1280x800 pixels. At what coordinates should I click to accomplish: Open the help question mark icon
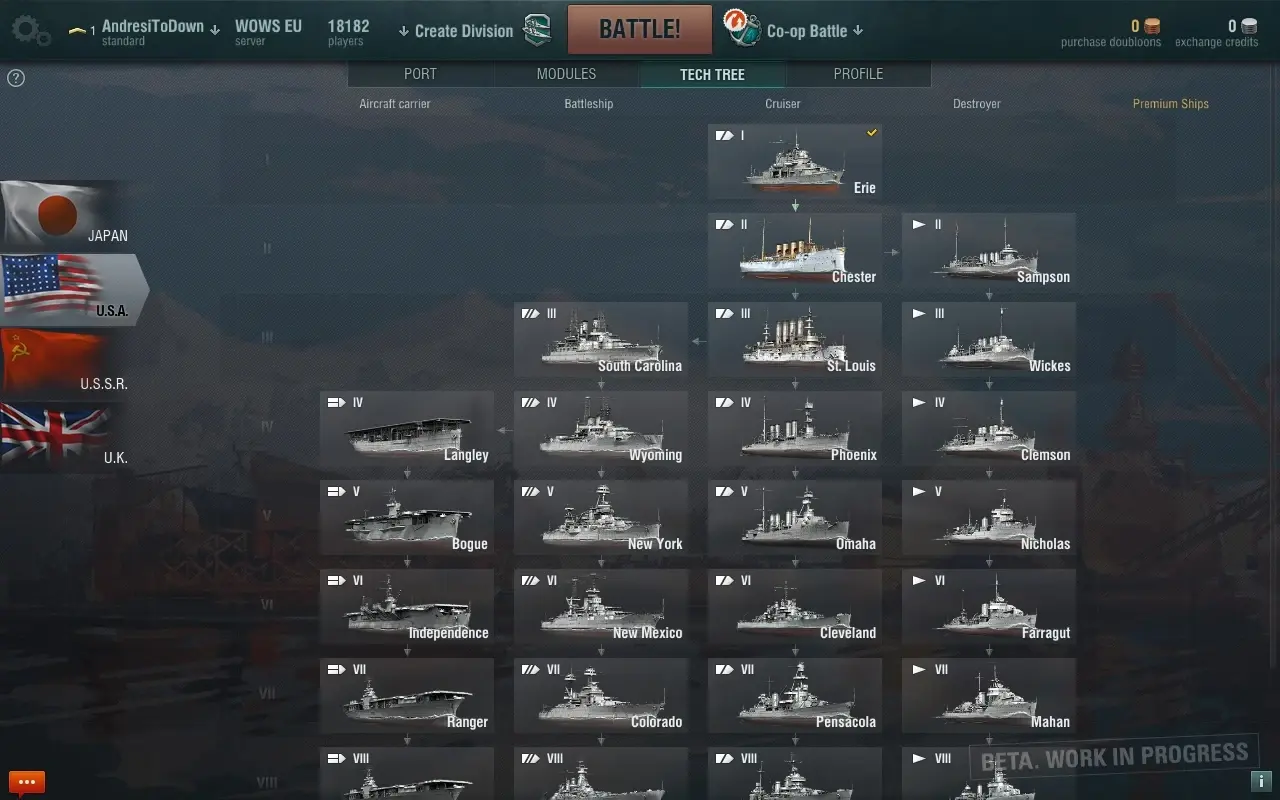click(x=15, y=77)
